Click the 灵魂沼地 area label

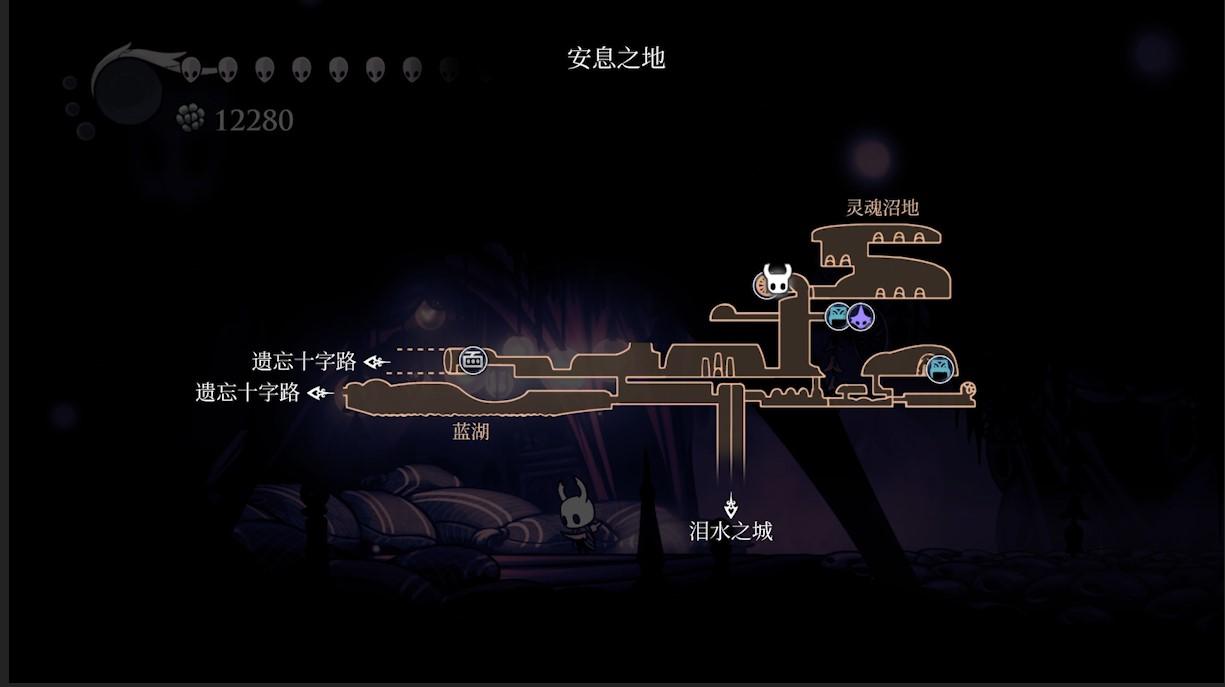pyautogui.click(x=882, y=208)
